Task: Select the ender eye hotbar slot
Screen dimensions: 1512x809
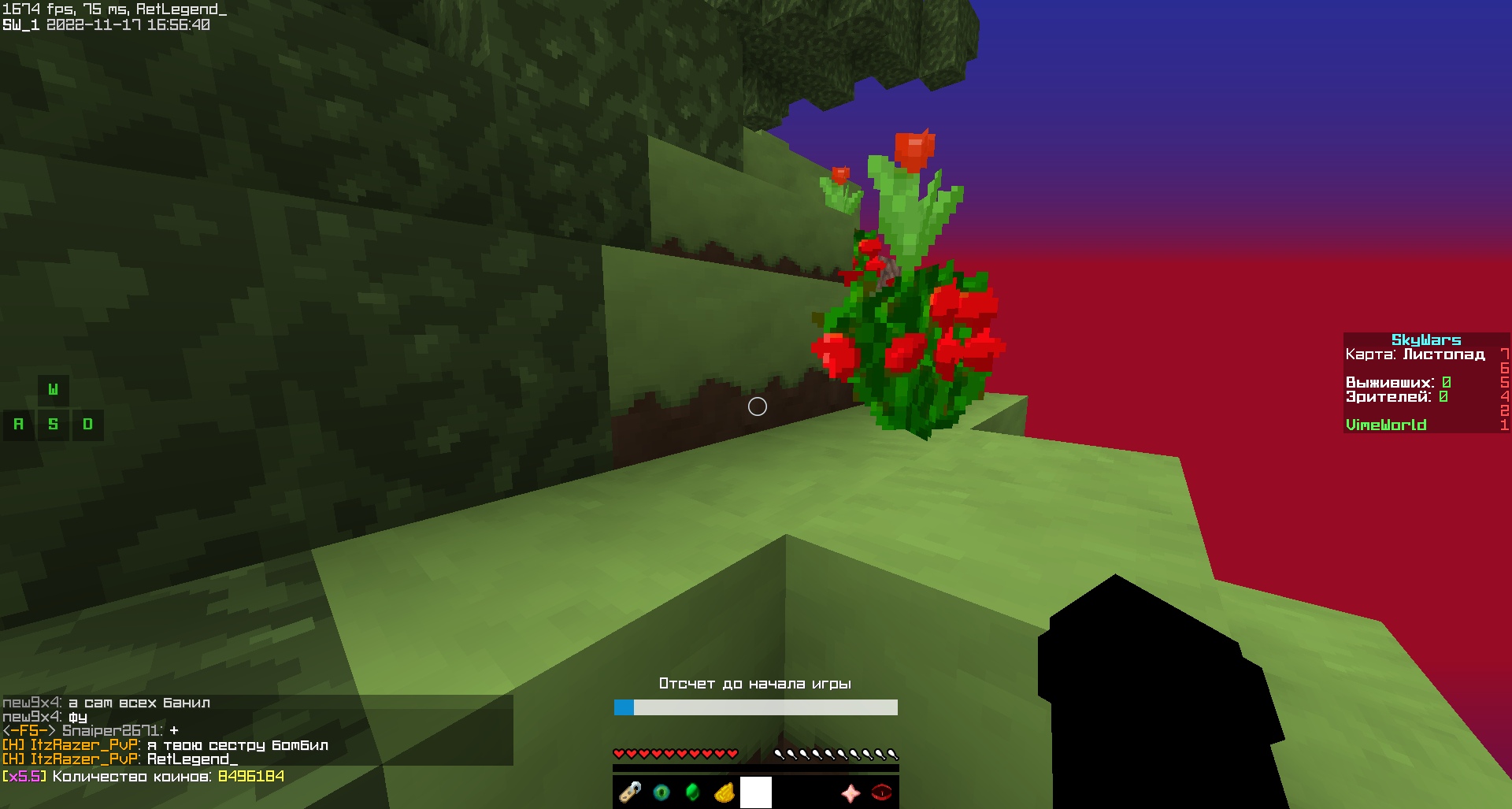Action: (661, 792)
